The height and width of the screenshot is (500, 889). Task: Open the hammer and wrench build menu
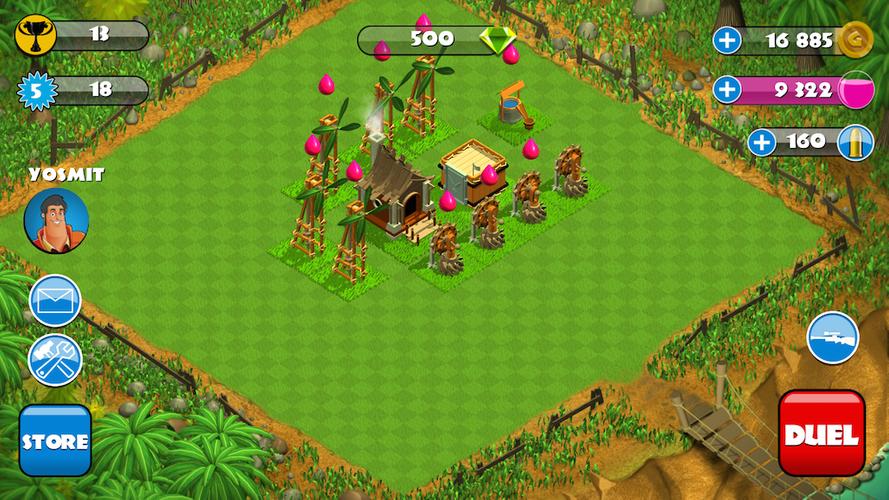tap(55, 360)
